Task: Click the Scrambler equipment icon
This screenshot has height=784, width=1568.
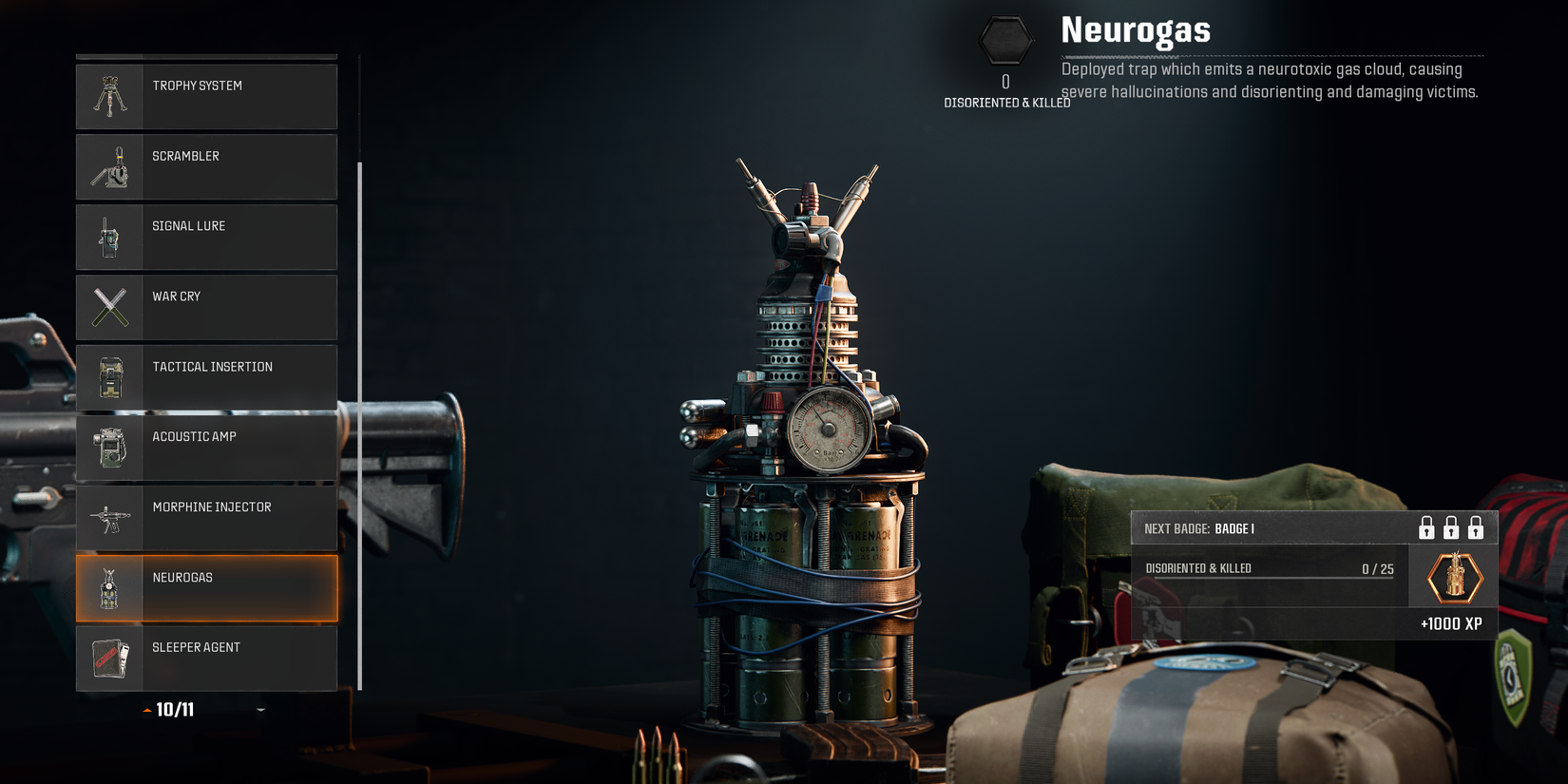Action: [x=111, y=166]
